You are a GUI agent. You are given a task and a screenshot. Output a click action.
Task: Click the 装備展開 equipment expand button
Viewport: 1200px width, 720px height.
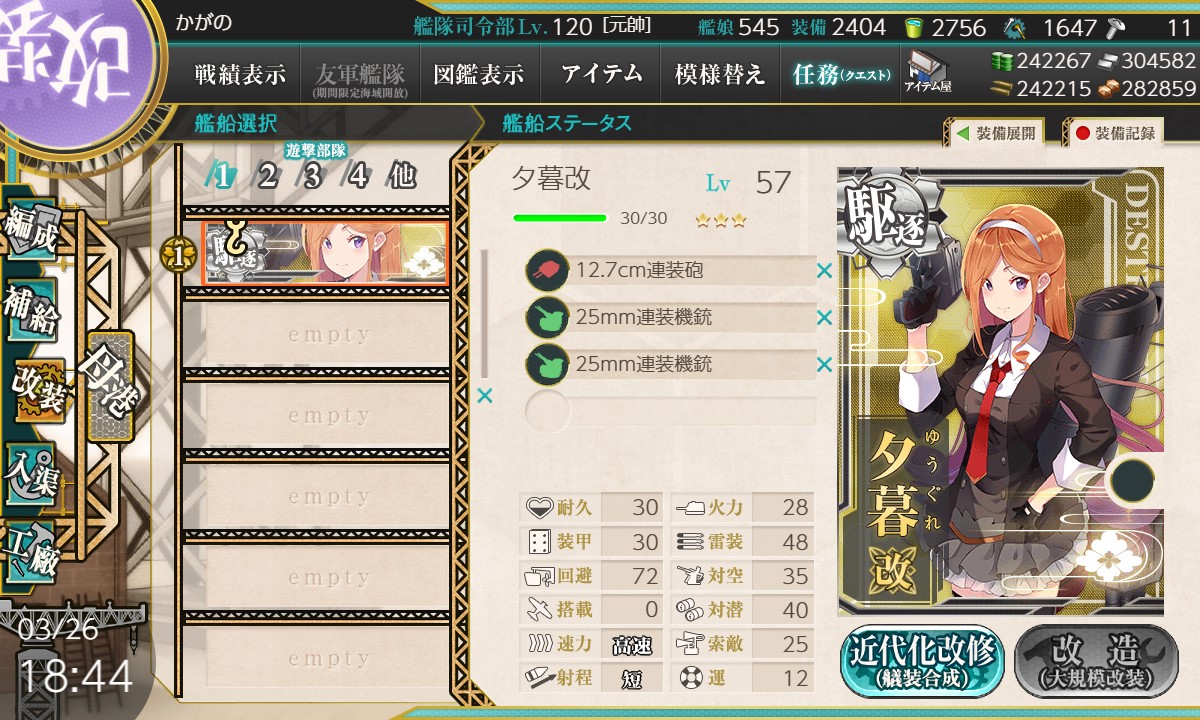tap(995, 133)
